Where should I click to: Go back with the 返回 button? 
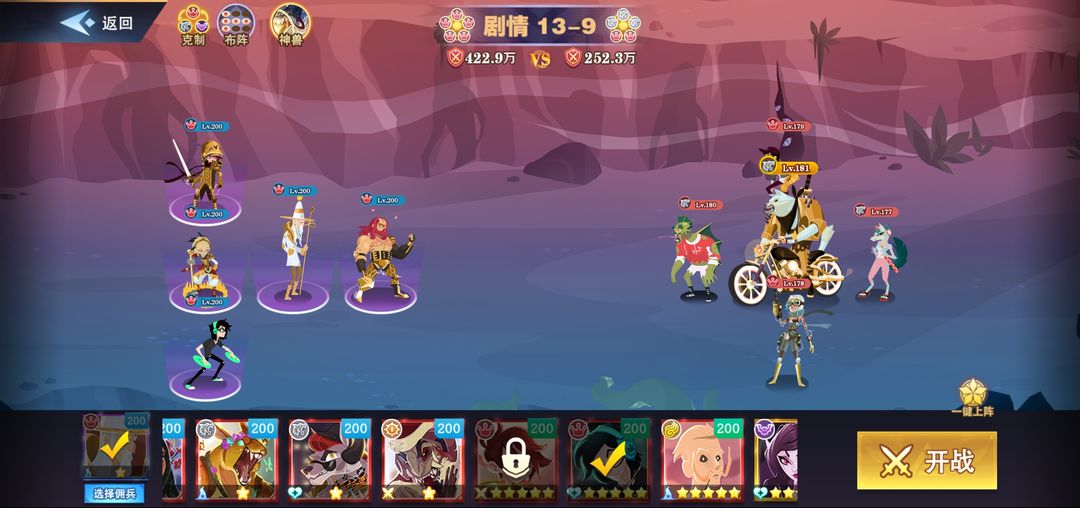(98, 23)
